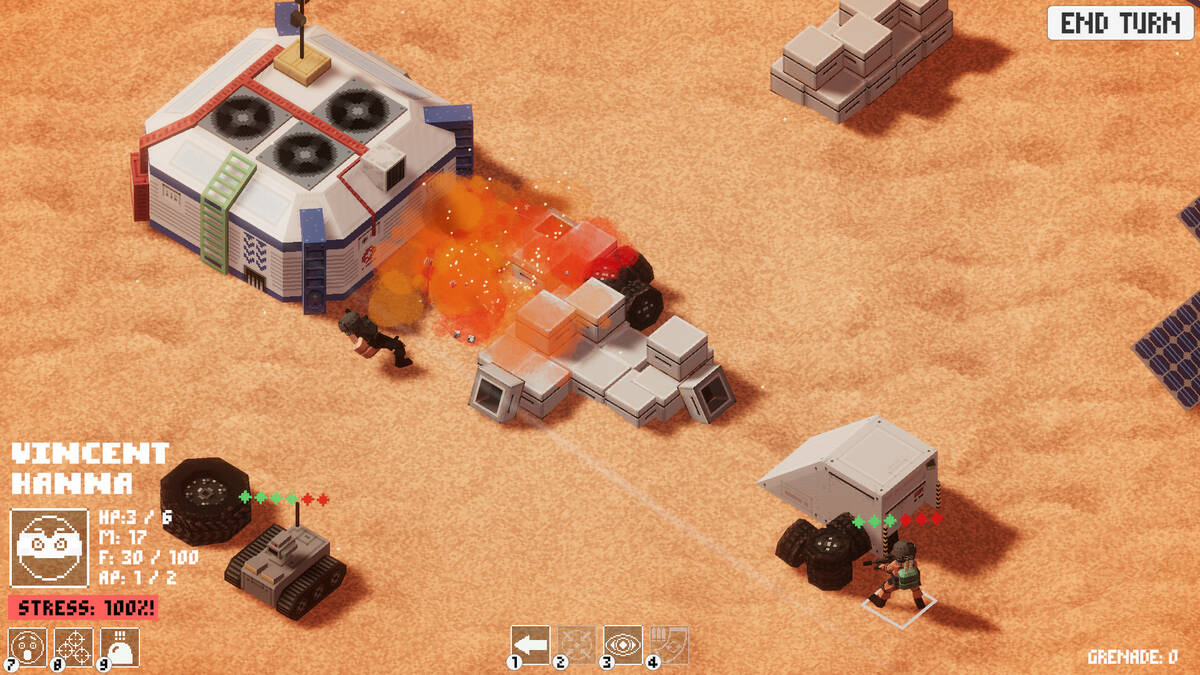
Task: End the current turn
Action: [1120, 23]
